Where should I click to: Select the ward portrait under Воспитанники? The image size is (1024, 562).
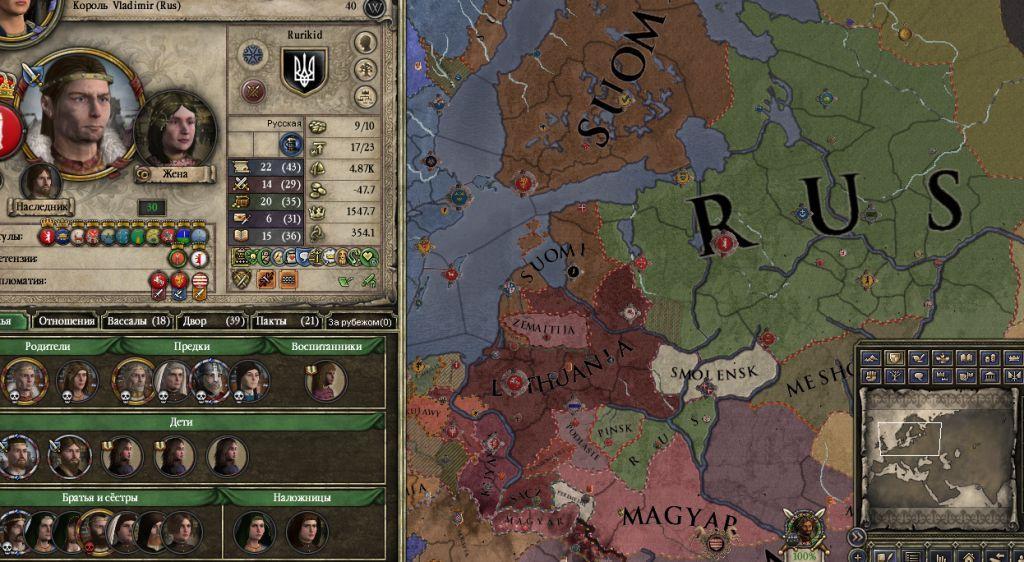click(x=324, y=381)
